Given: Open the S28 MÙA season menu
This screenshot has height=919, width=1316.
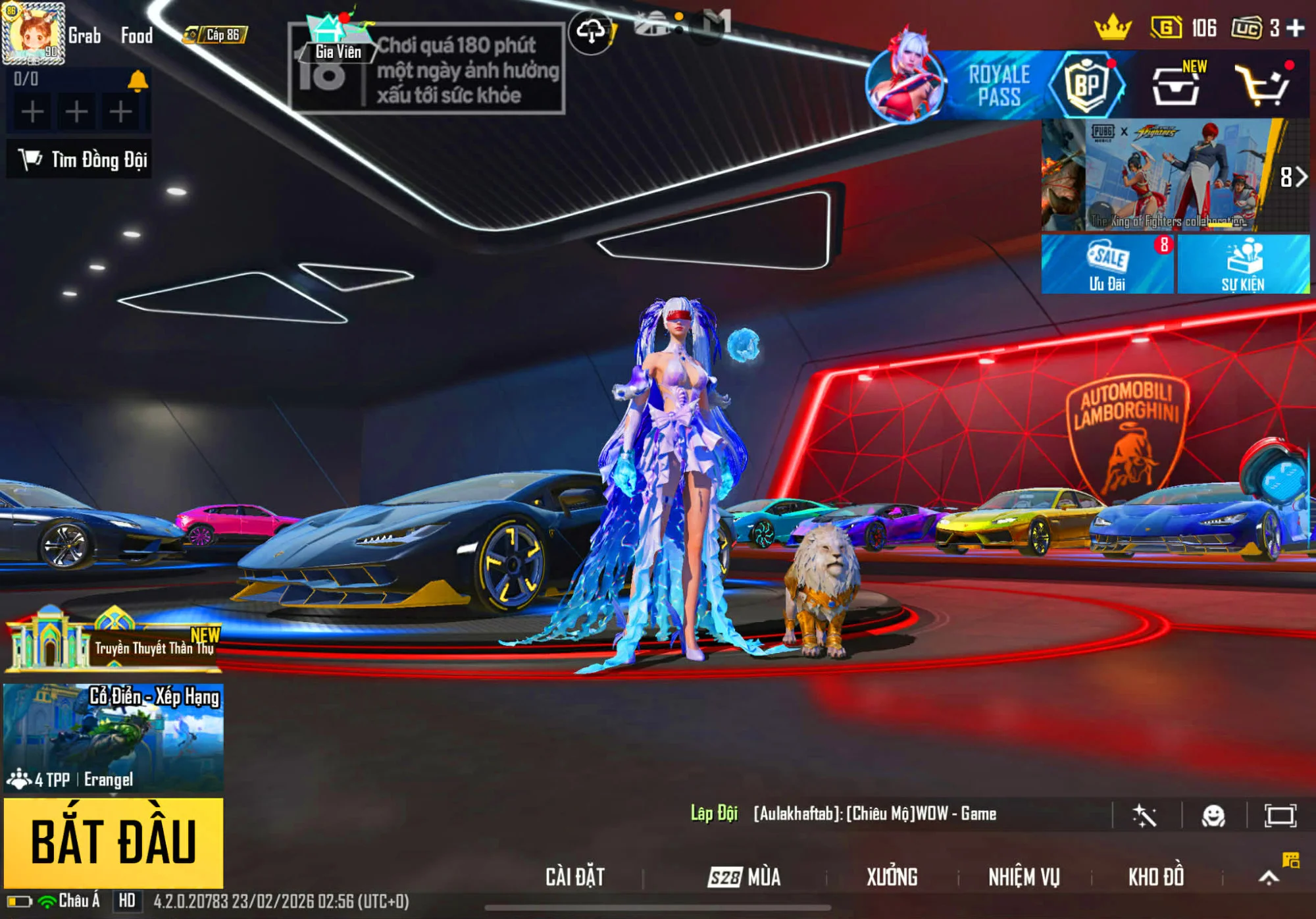Looking at the screenshot, I should 744,877.
